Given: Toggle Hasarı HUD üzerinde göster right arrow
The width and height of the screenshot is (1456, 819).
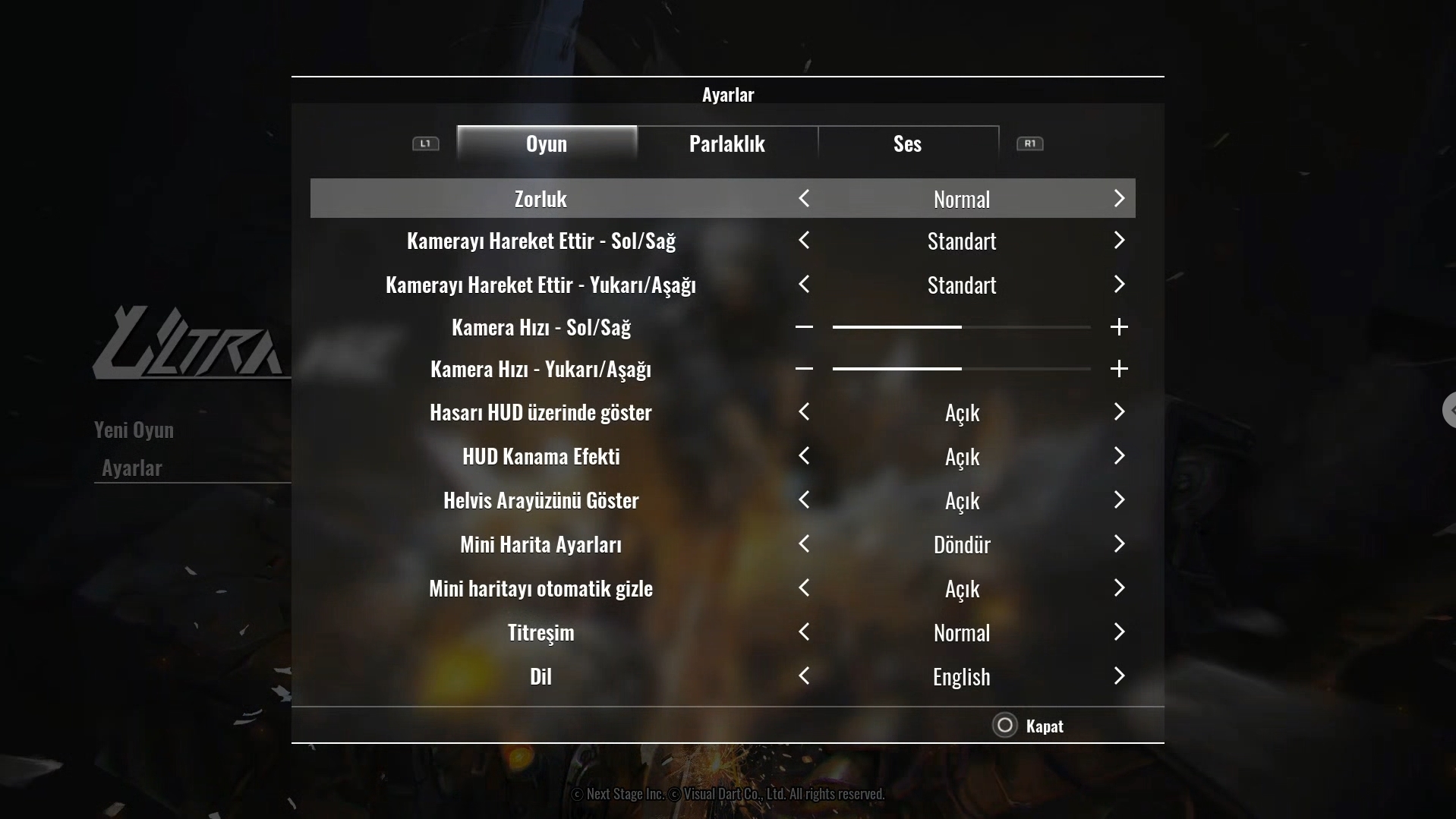Looking at the screenshot, I should 1119,412.
